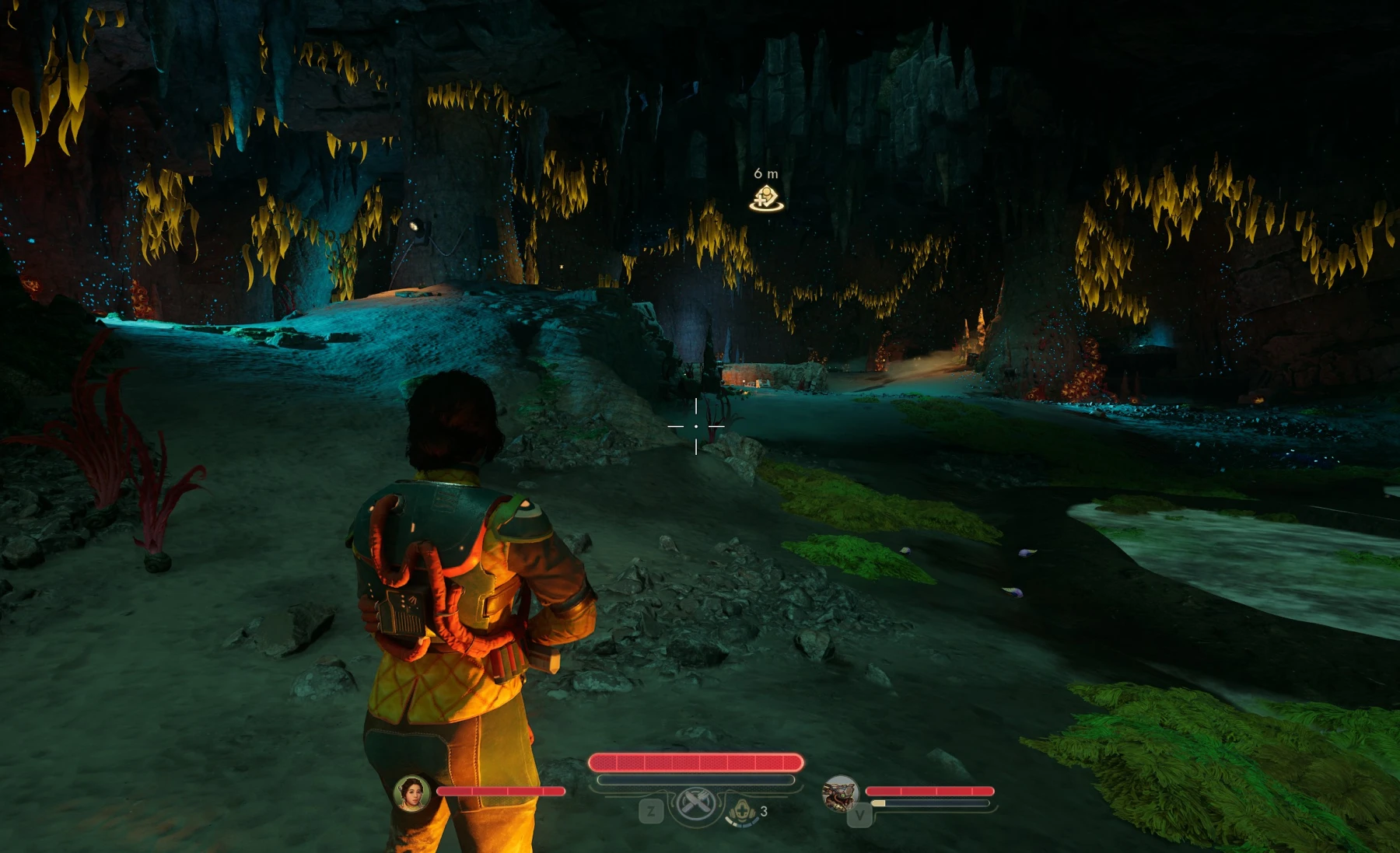Select the robot companion portrait

coord(840,794)
